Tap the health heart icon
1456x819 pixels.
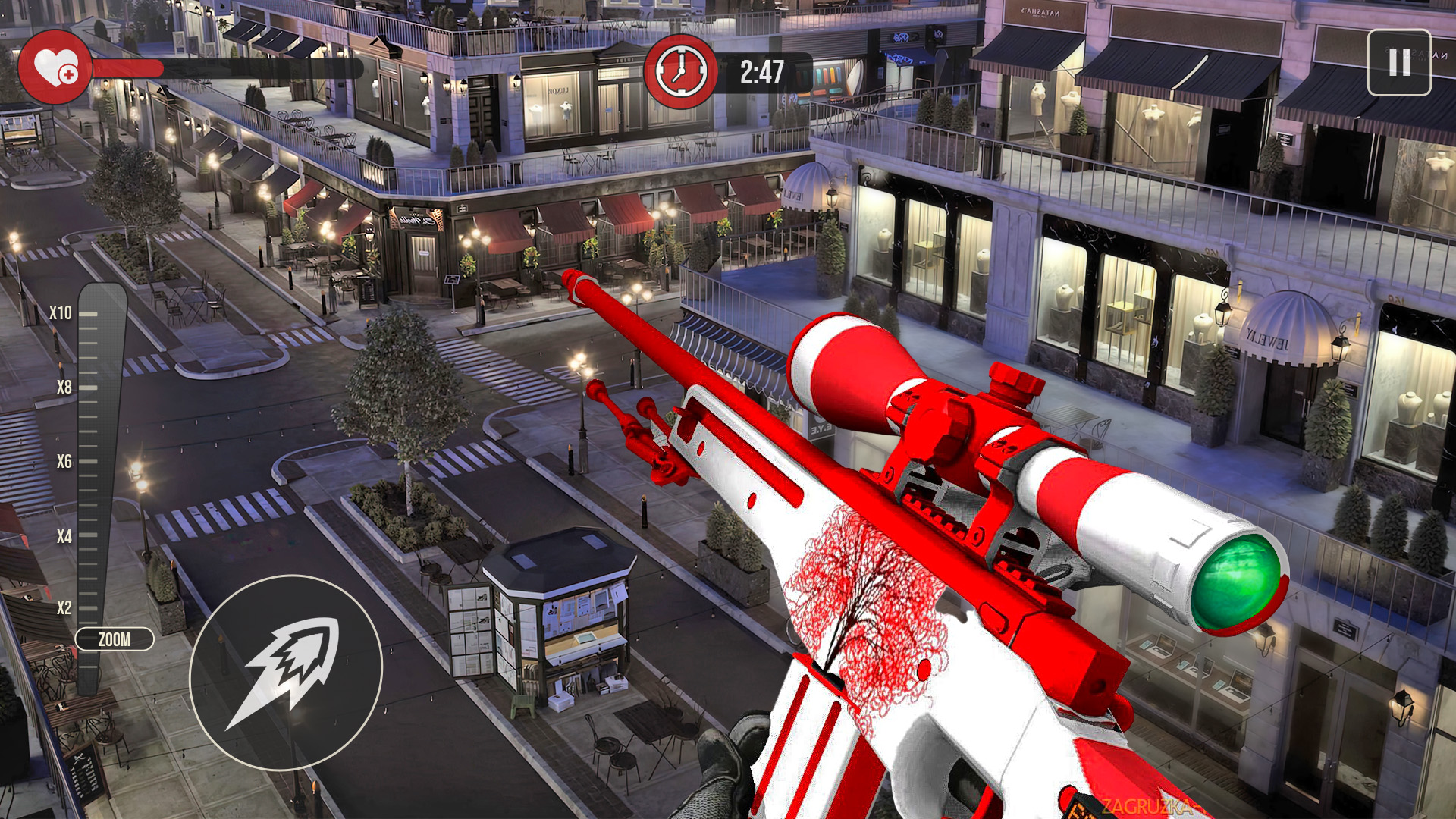click(57, 64)
